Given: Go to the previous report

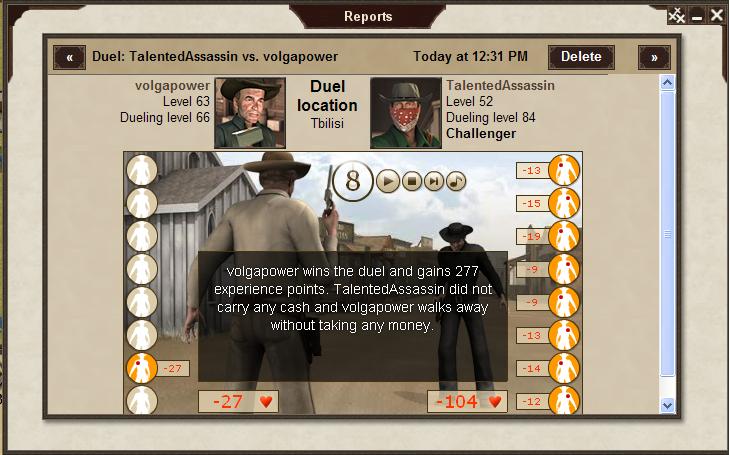Looking at the screenshot, I should [x=69, y=57].
